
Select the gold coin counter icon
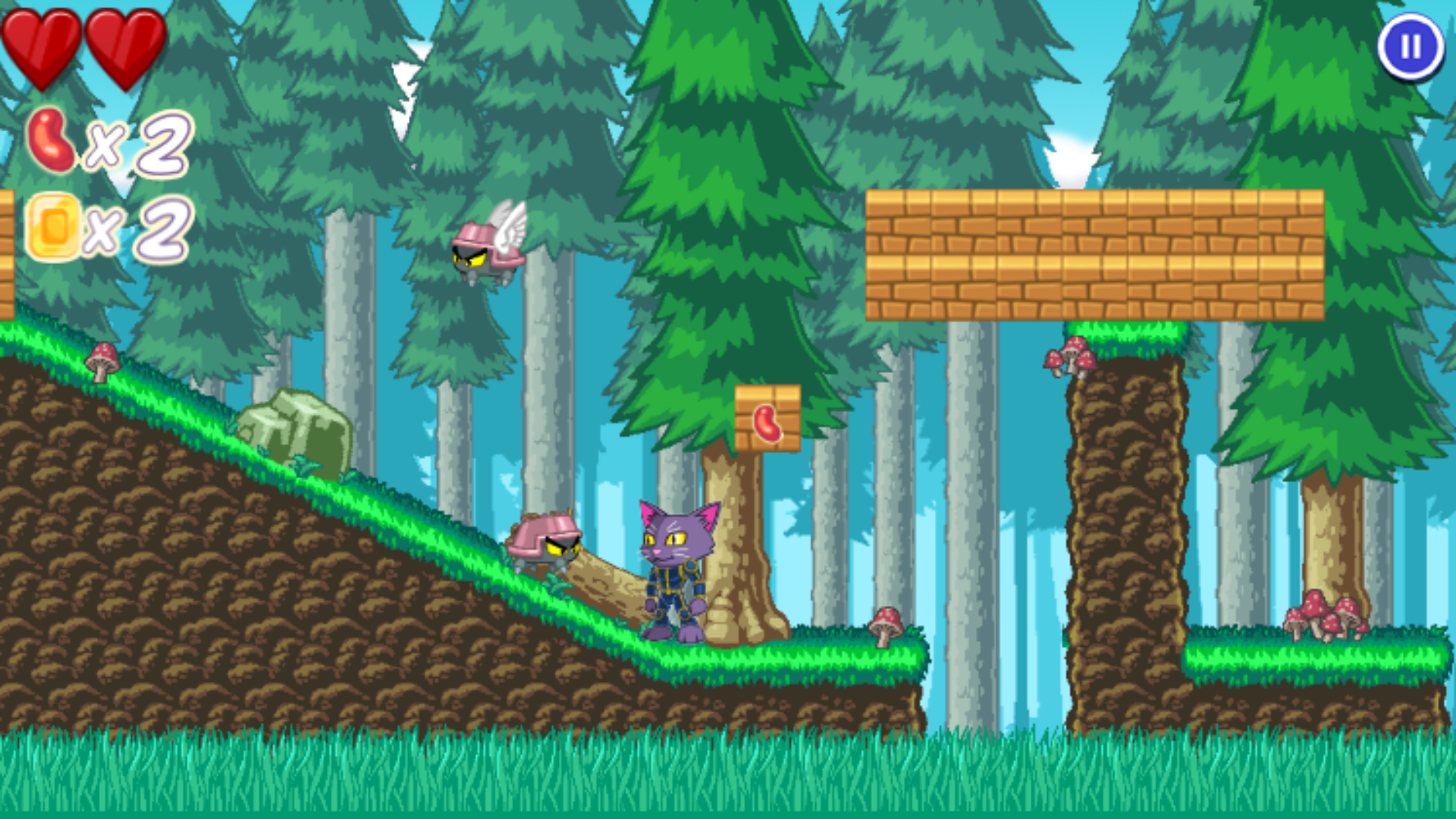tap(53, 227)
